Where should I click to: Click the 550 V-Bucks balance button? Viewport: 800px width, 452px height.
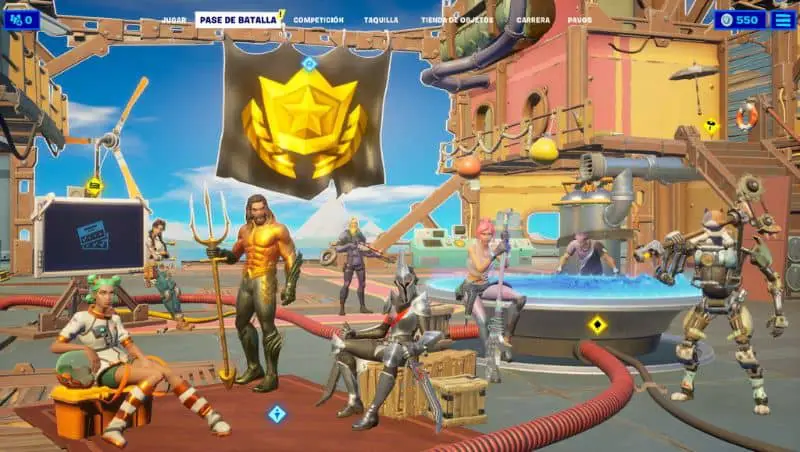click(739, 19)
